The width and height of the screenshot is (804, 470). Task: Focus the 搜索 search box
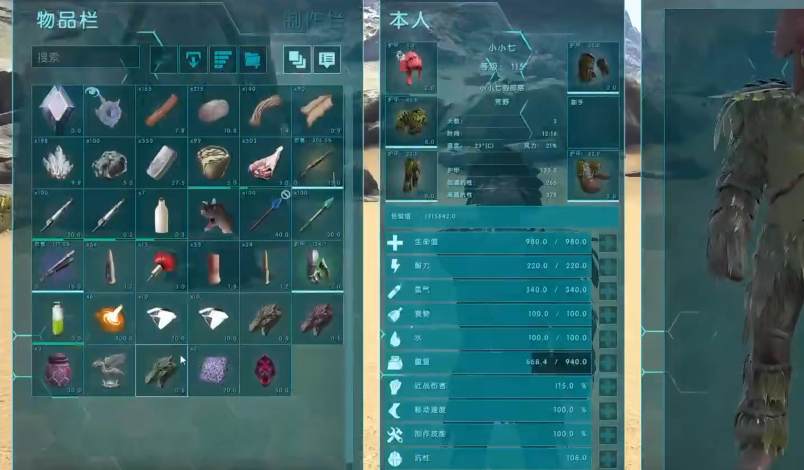tap(85, 58)
